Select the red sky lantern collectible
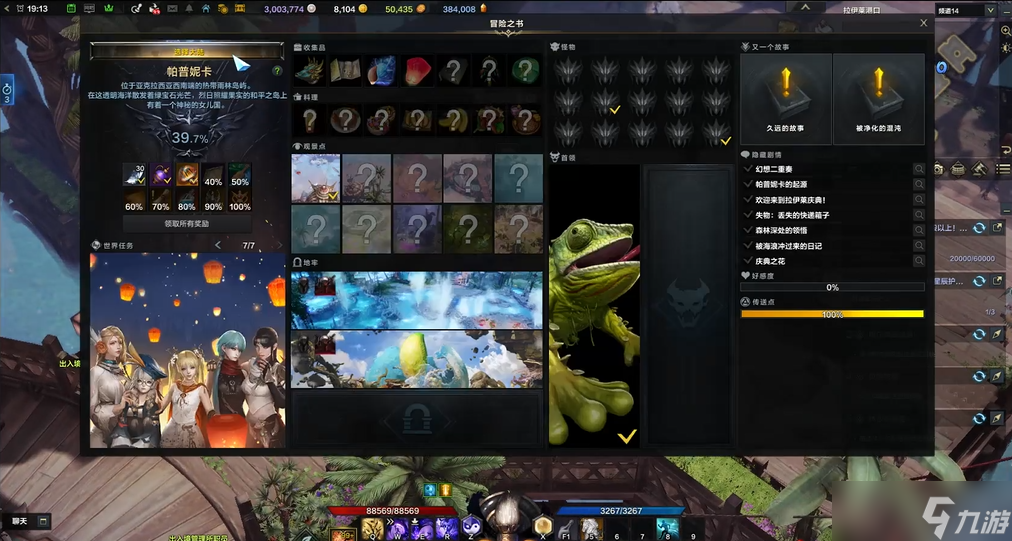Screen dimensions: 1012x541 coord(418,71)
